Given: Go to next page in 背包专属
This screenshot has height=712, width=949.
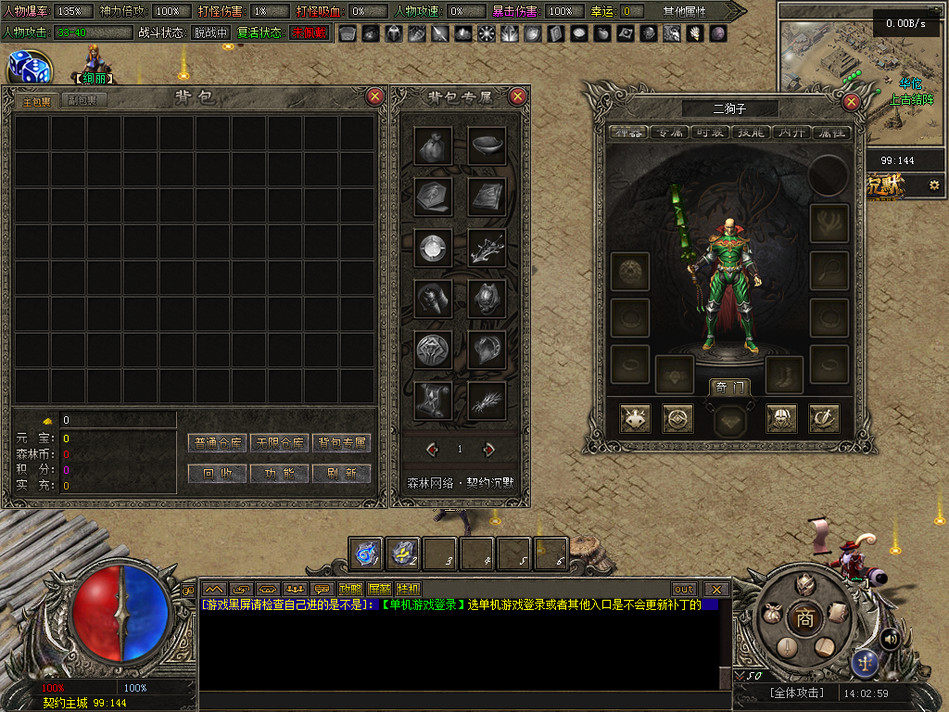Looking at the screenshot, I should coord(489,449).
